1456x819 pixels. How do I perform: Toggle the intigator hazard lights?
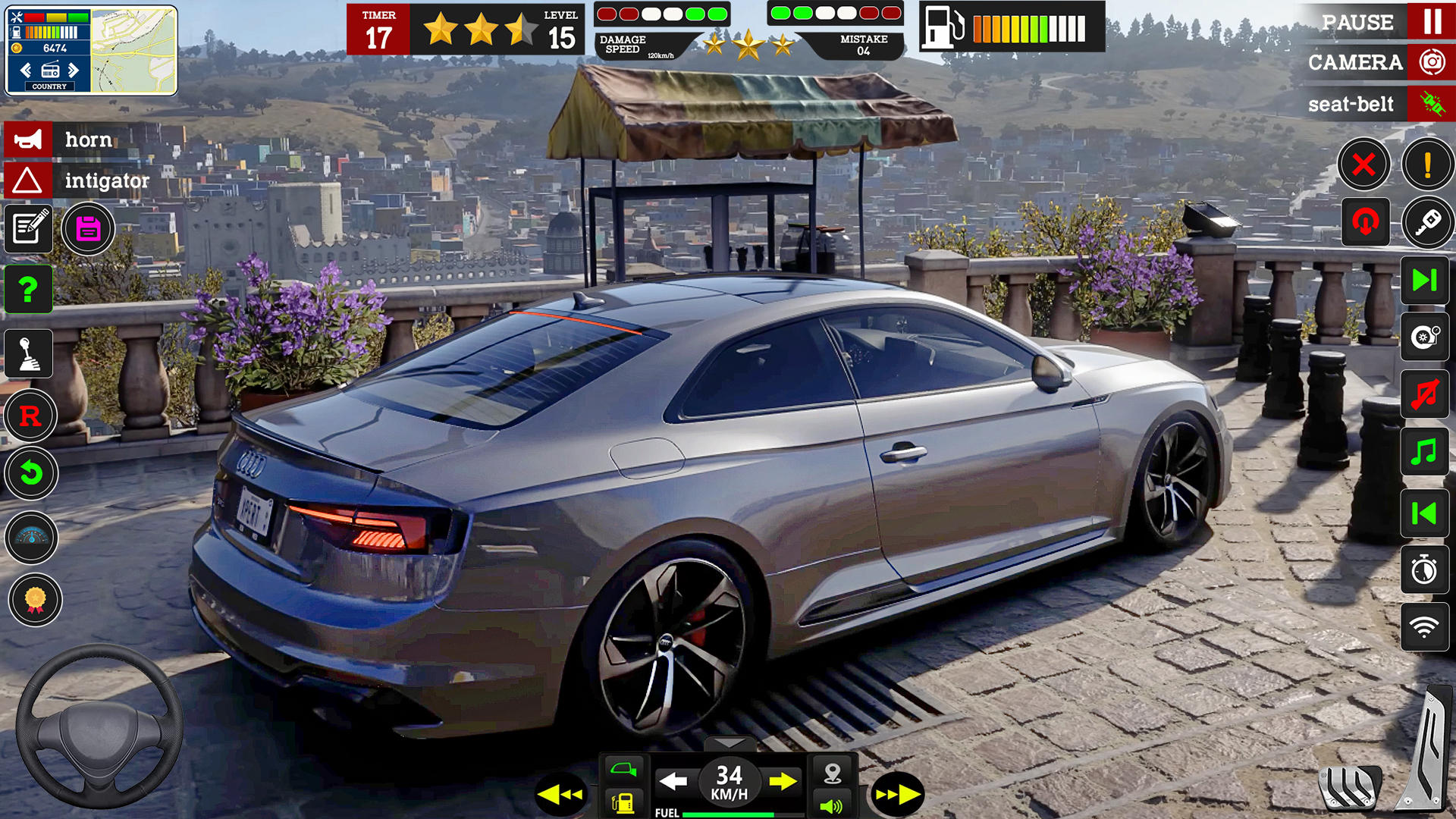click(x=28, y=180)
